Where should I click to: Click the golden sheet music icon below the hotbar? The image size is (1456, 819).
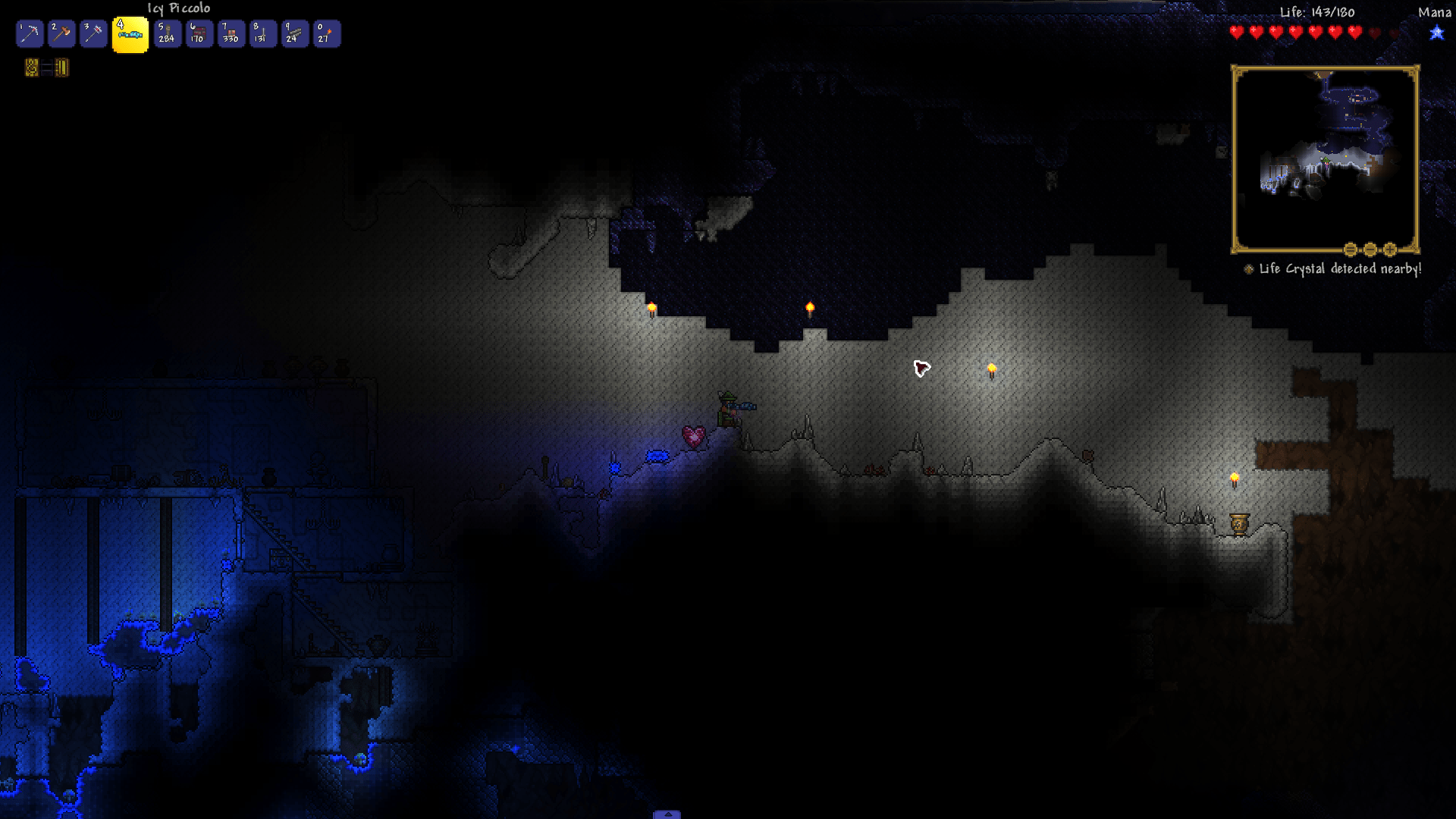point(33,69)
